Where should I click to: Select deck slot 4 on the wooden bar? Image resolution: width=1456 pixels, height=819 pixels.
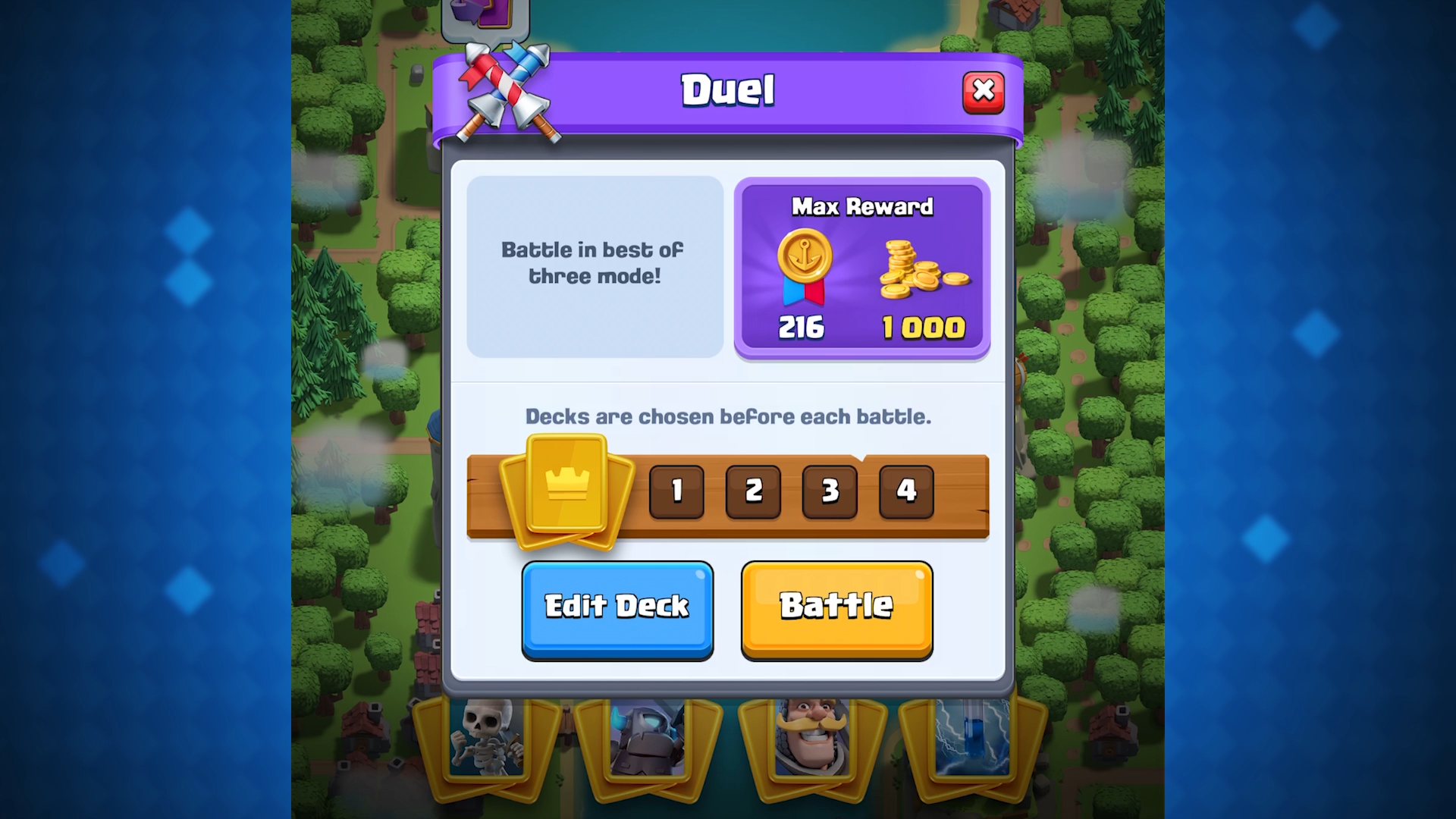[x=905, y=491]
